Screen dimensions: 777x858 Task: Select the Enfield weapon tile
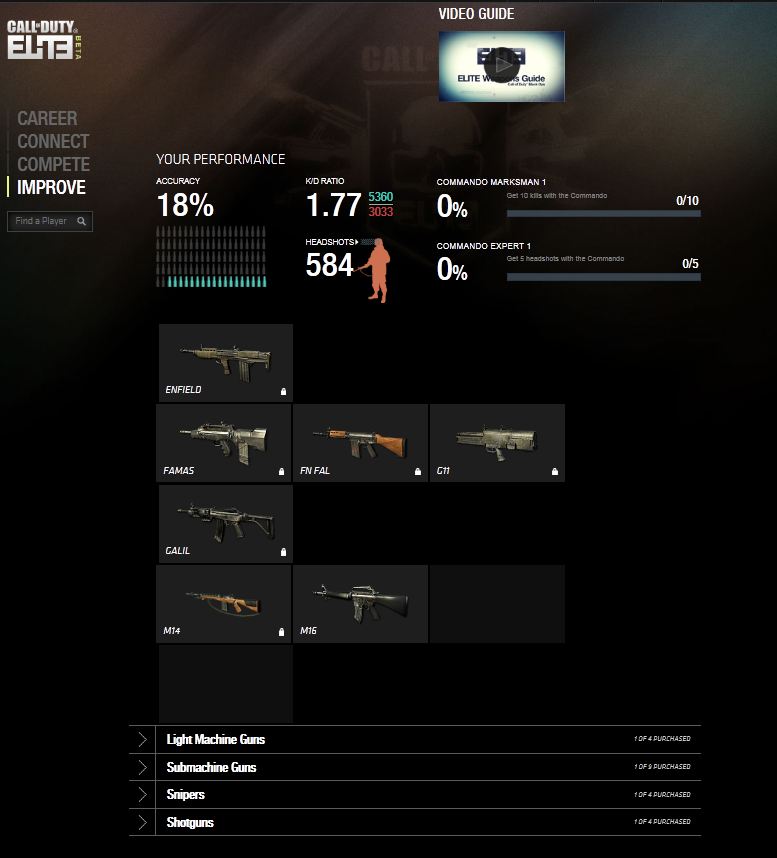pos(225,362)
